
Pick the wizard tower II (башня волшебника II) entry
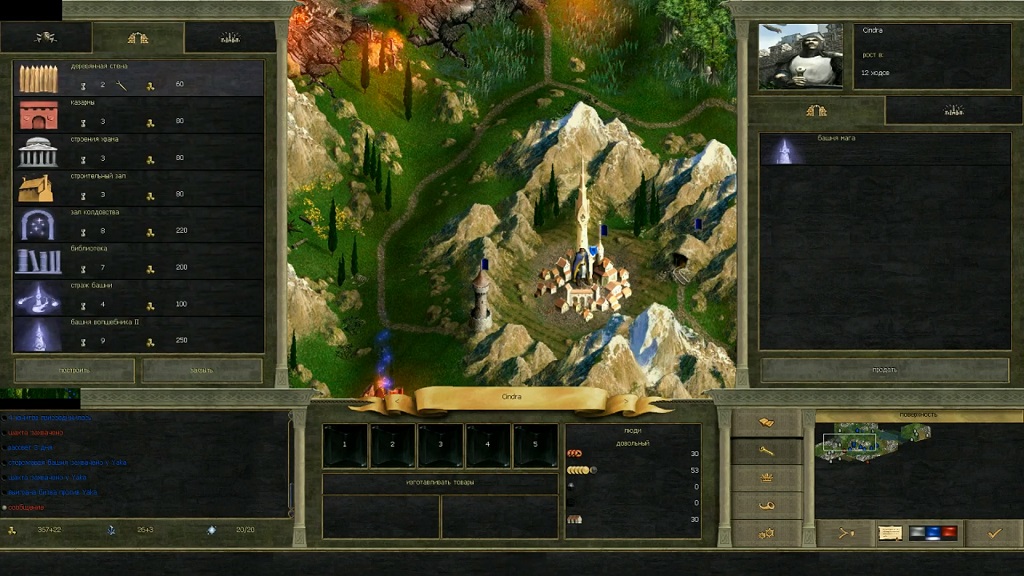coord(139,334)
